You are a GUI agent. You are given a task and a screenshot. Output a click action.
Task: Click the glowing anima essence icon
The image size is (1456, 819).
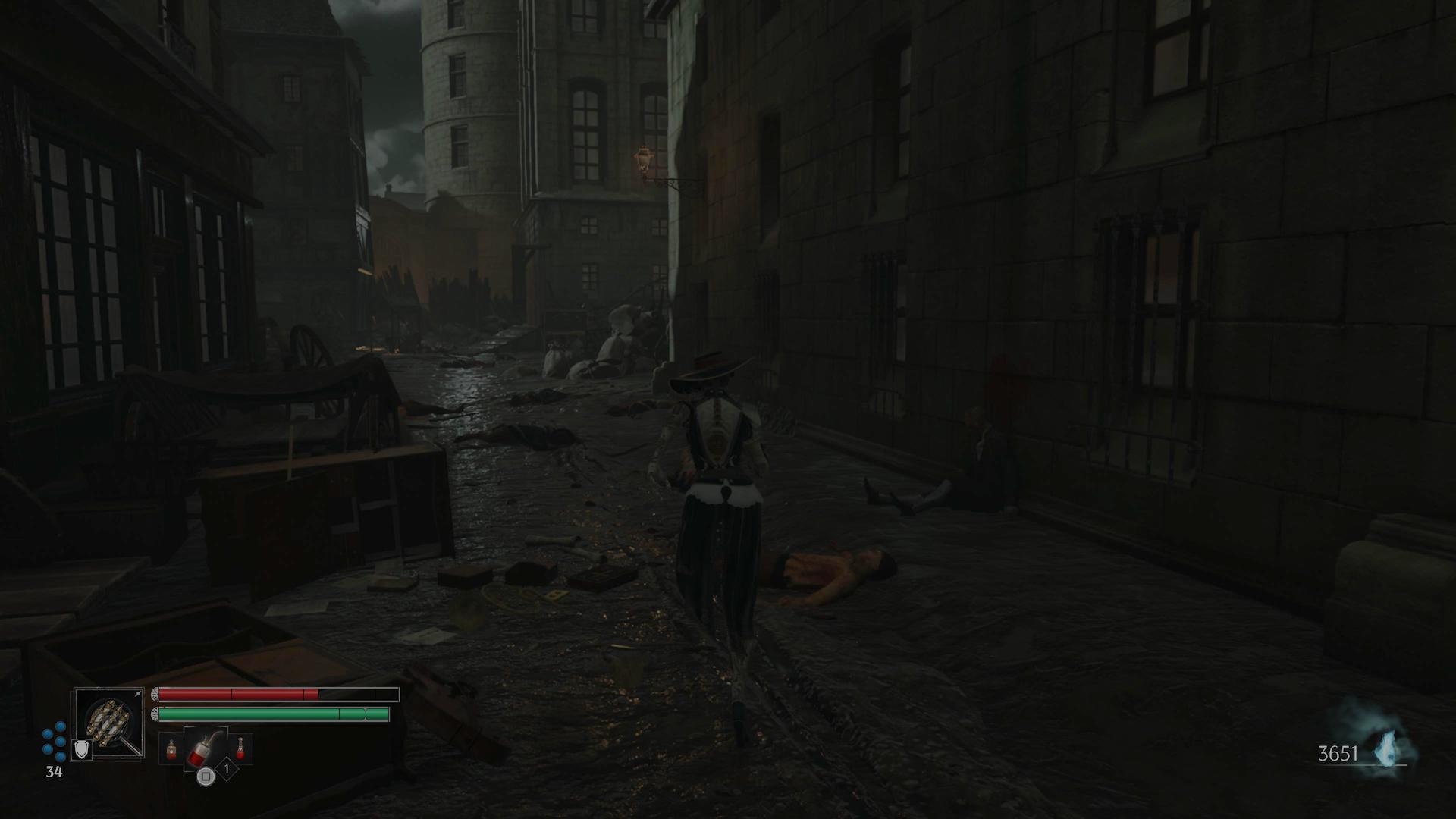click(x=1386, y=749)
